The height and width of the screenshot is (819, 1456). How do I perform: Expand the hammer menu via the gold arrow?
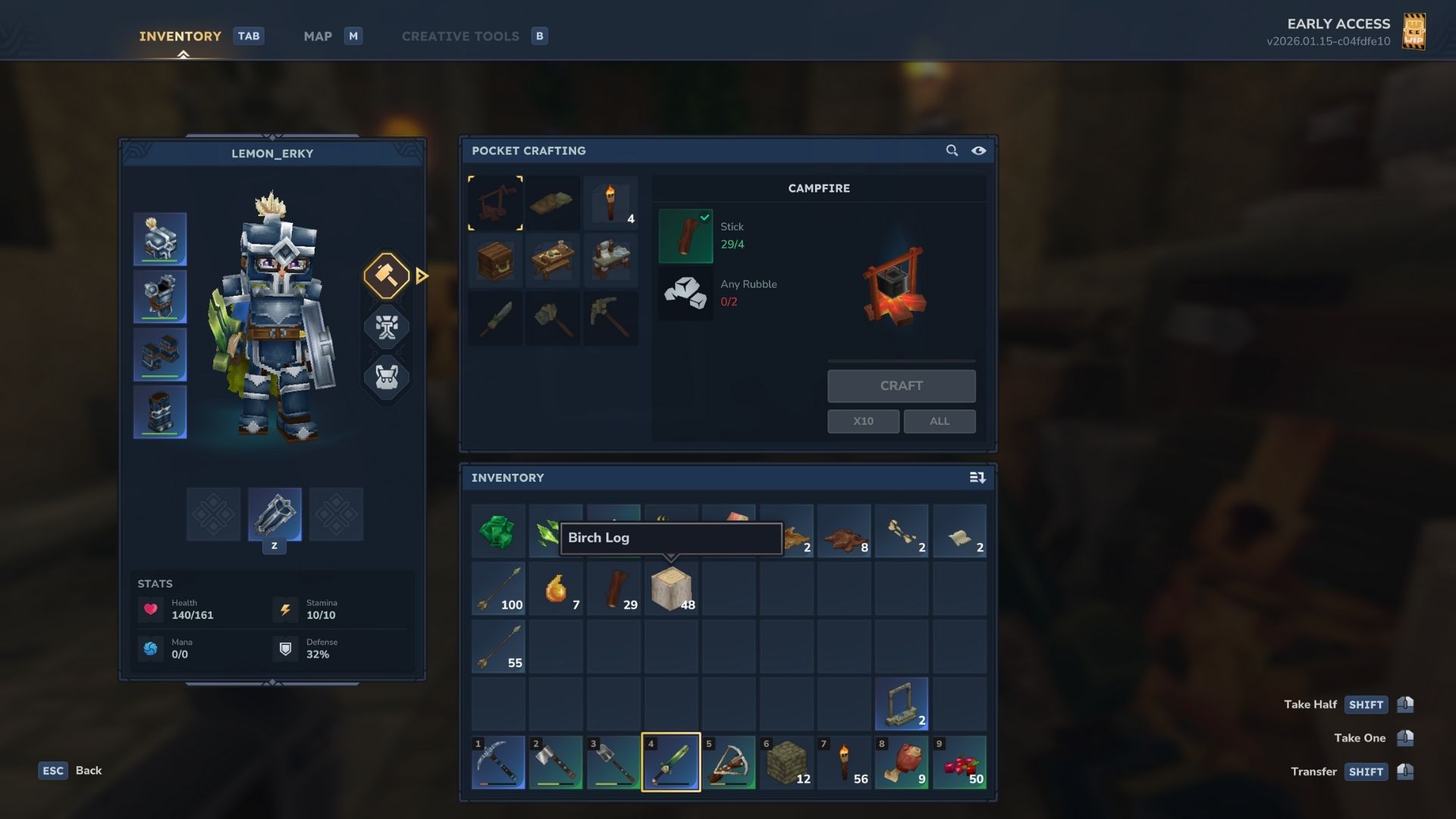[422, 276]
